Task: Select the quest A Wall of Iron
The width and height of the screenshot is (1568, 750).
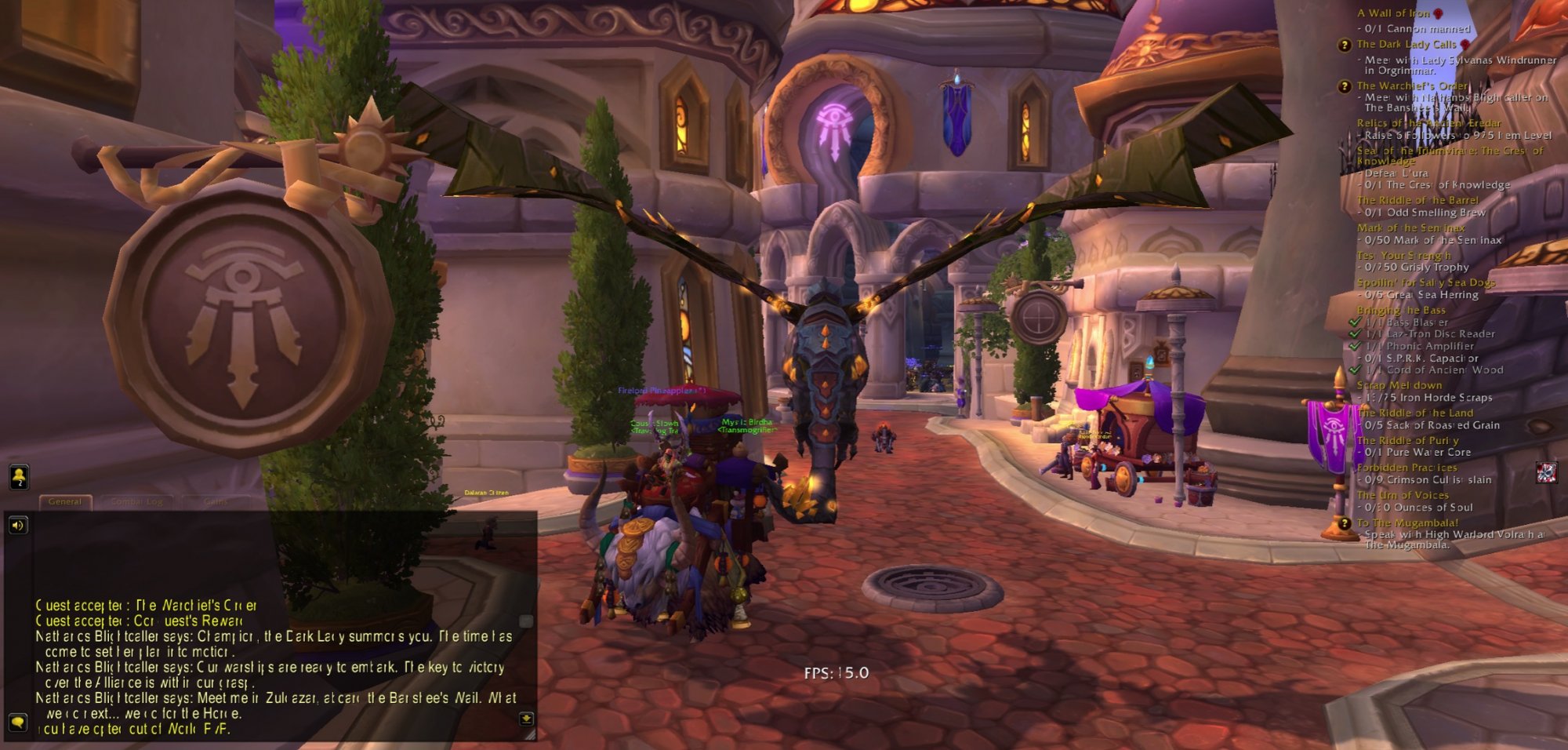Action: 1393,13
